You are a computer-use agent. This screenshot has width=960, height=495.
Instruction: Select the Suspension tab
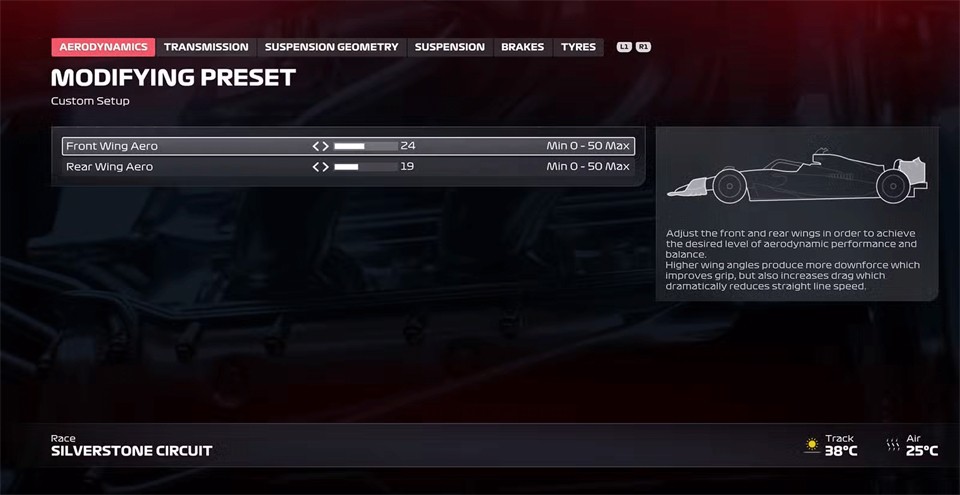[x=449, y=47]
